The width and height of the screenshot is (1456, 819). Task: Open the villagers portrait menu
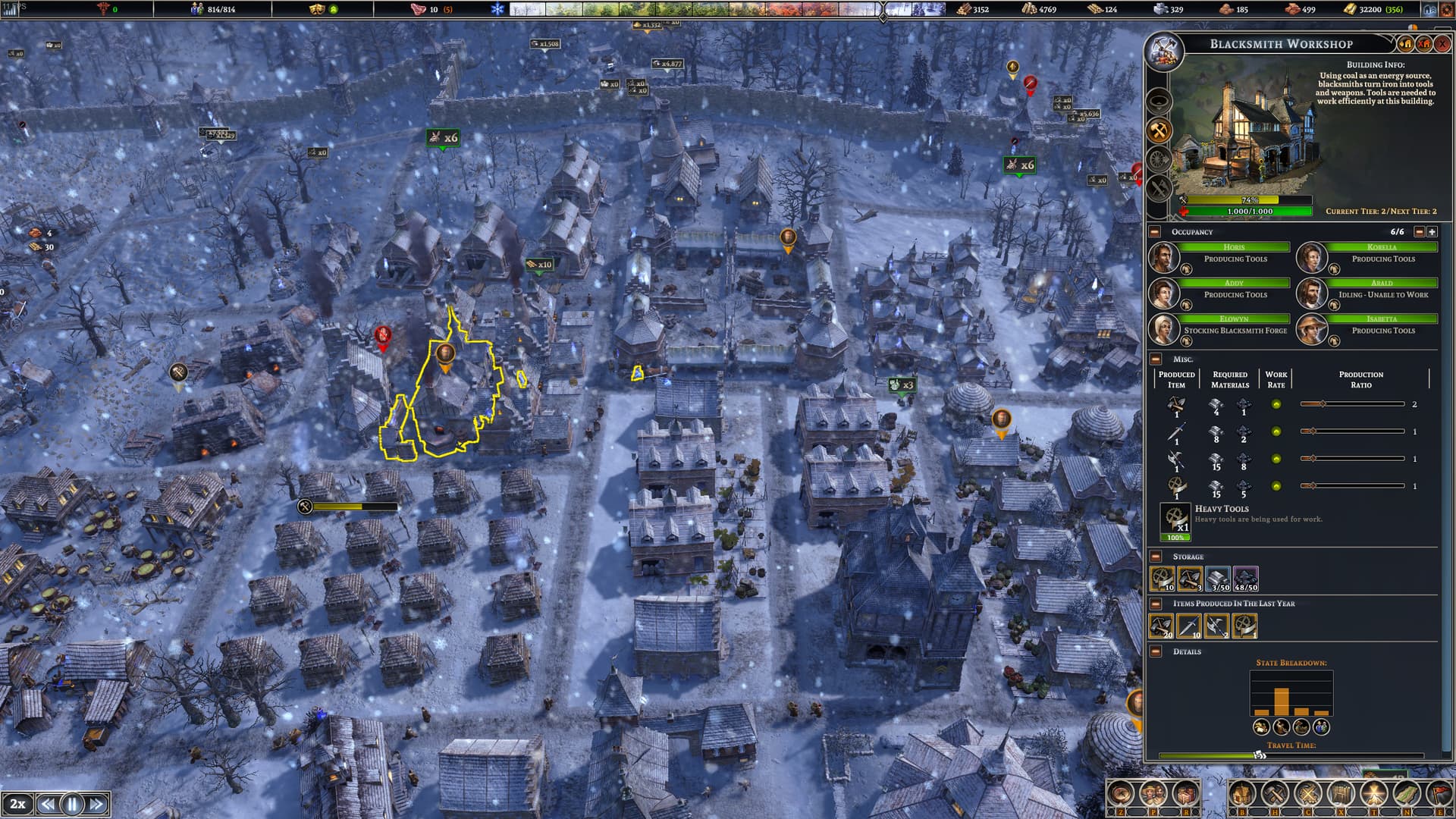(1153, 795)
